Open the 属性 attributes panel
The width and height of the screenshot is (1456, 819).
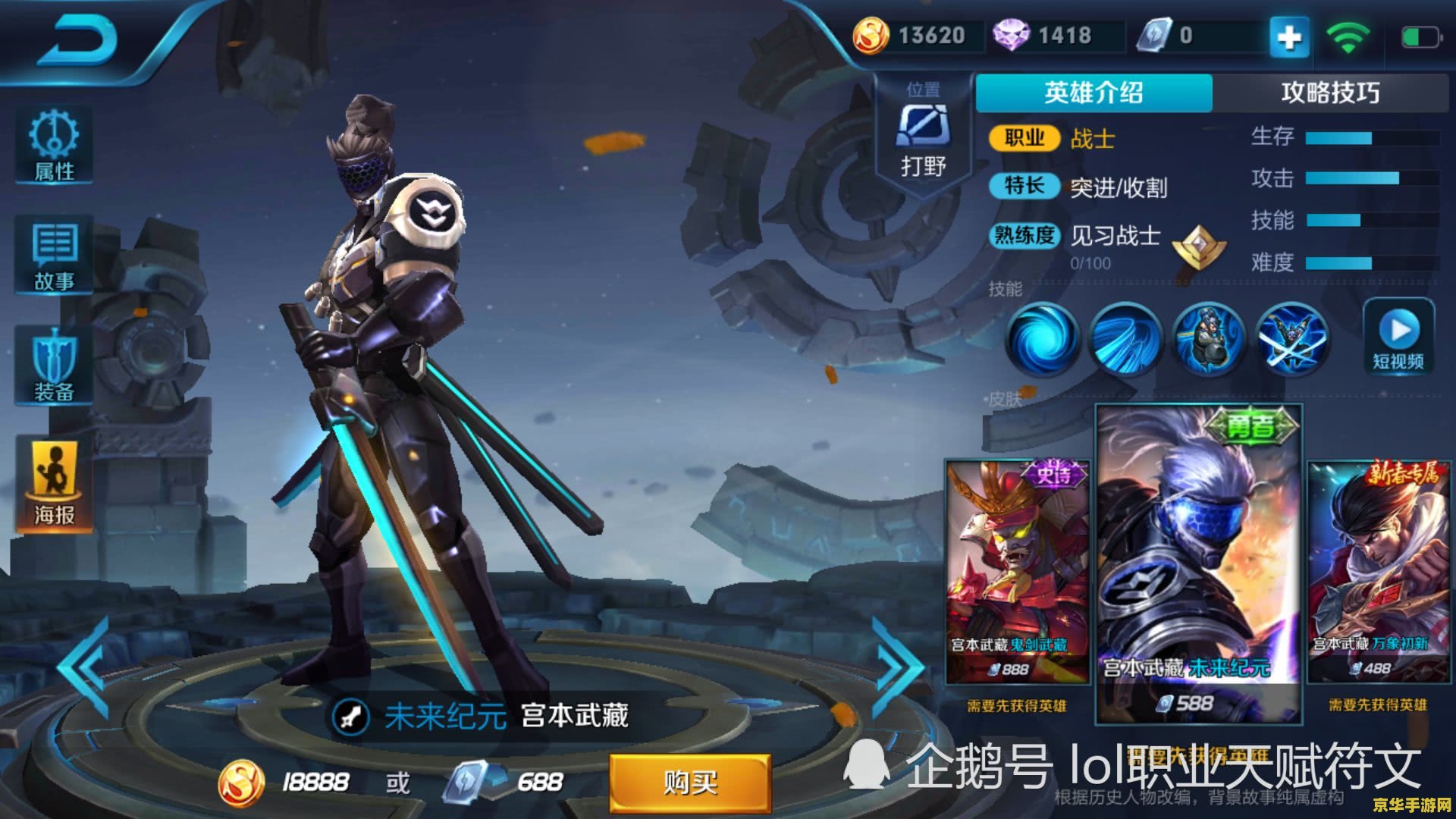point(53,144)
